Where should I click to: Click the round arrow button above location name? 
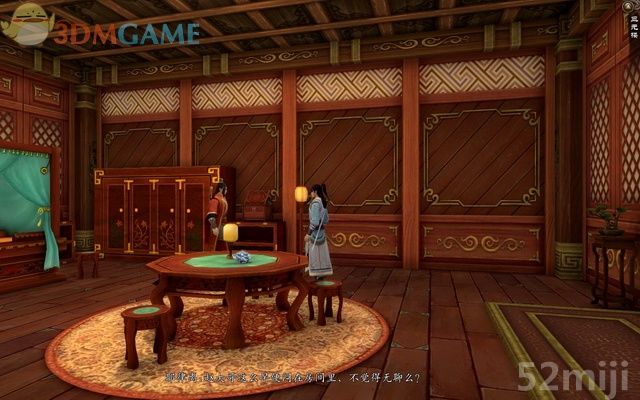pos(629,6)
